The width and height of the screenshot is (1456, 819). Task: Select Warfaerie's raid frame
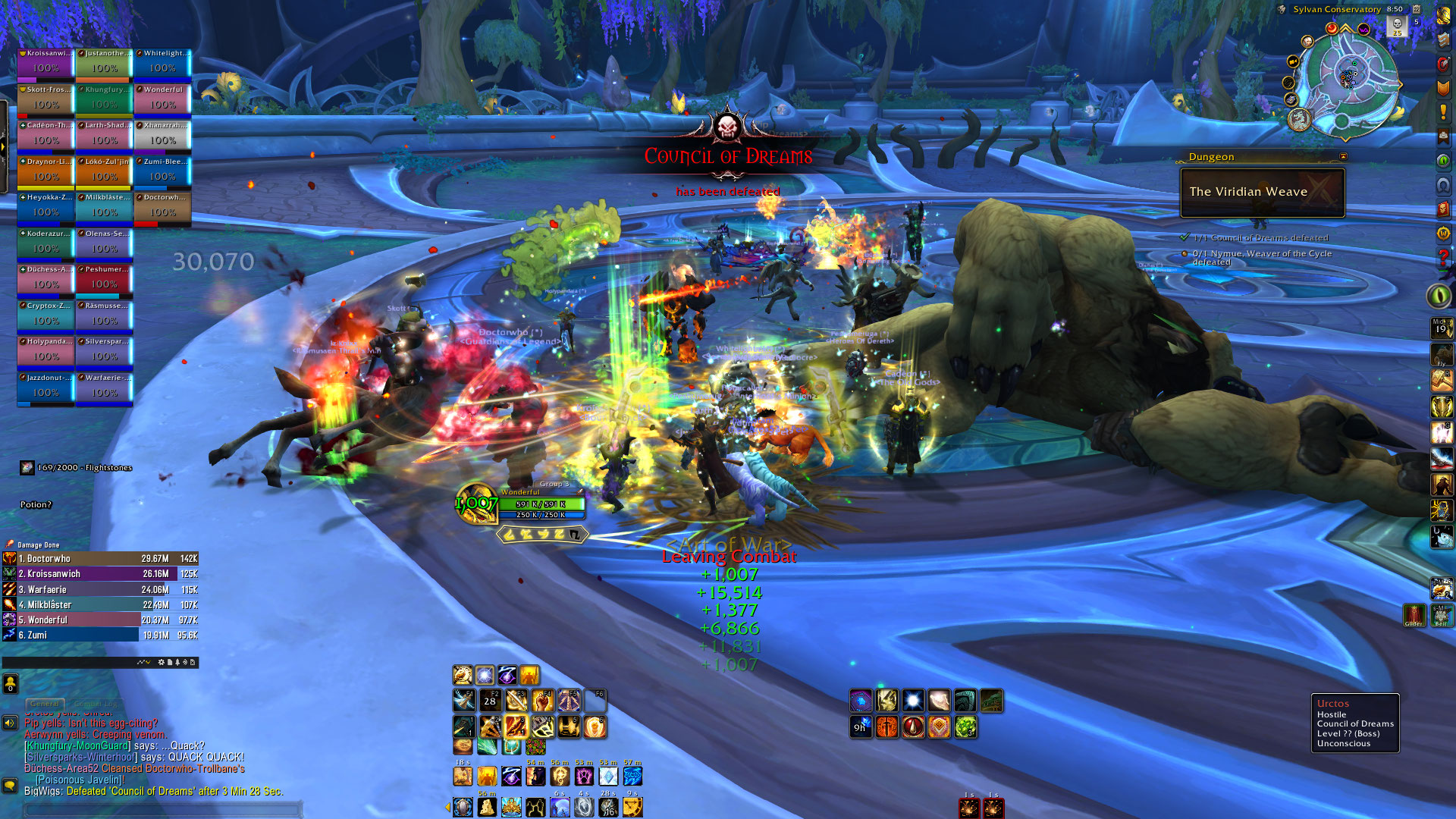coord(104,389)
